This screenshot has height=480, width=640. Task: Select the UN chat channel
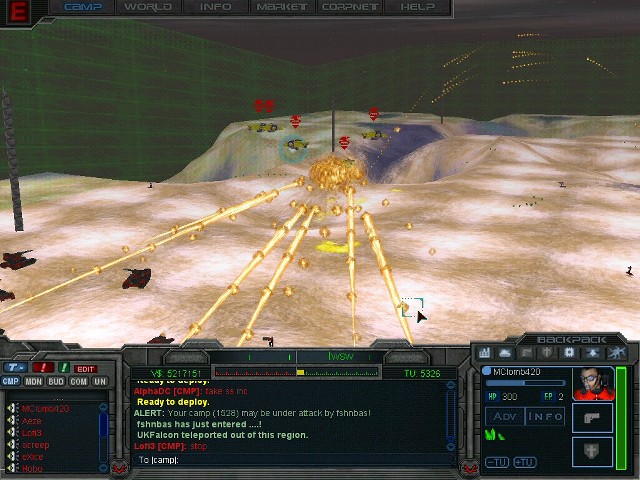[100, 381]
